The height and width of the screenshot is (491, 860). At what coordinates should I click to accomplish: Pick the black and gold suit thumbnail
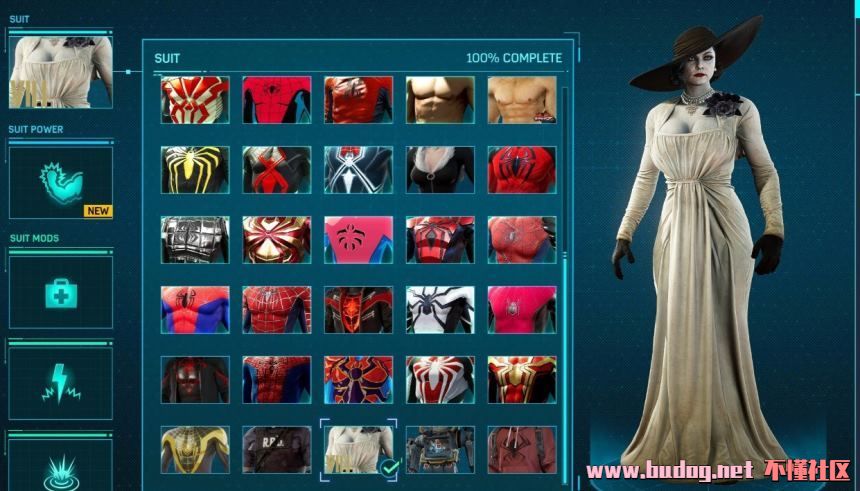click(195, 450)
